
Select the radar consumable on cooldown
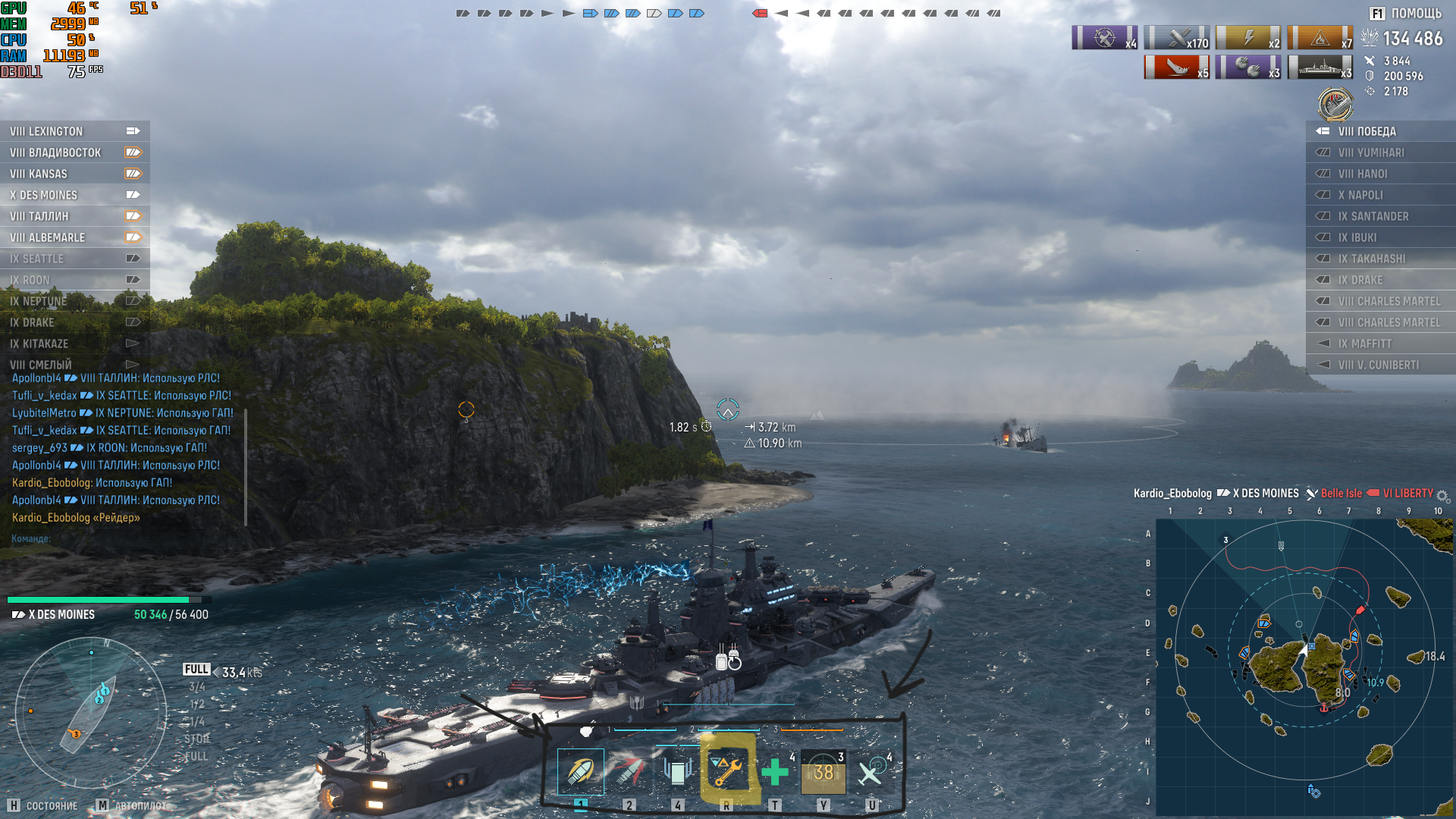824,772
